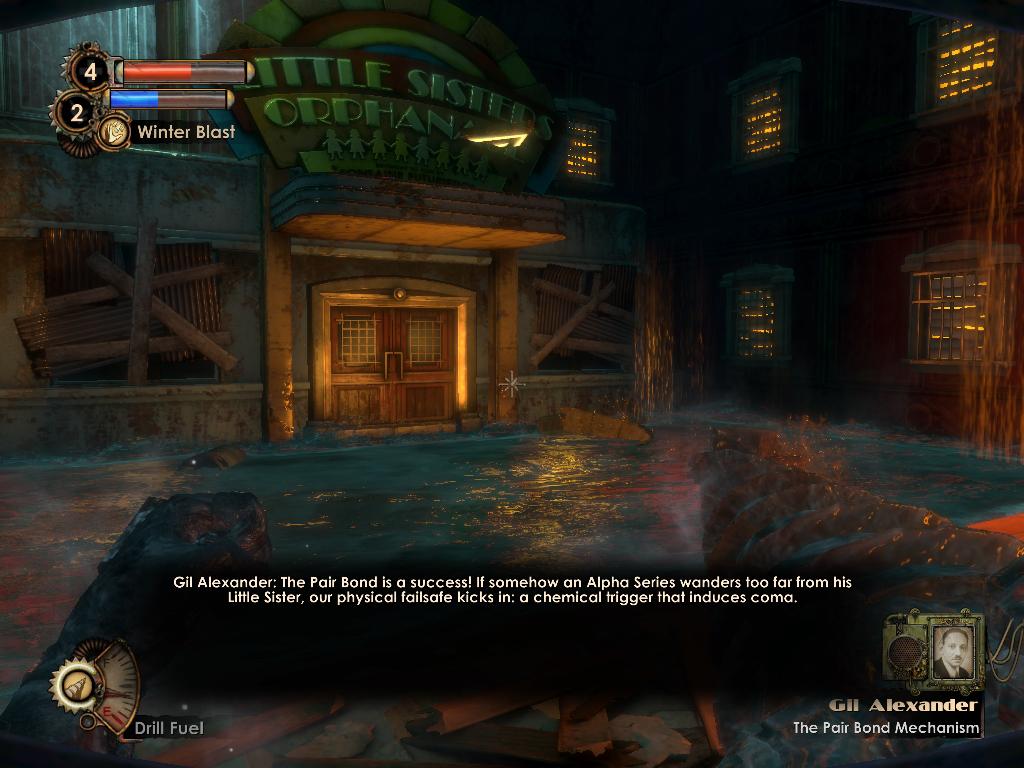The width and height of the screenshot is (1024, 768).
Task: Open Gil Alexander's audio diary portrait
Action: click(952, 654)
